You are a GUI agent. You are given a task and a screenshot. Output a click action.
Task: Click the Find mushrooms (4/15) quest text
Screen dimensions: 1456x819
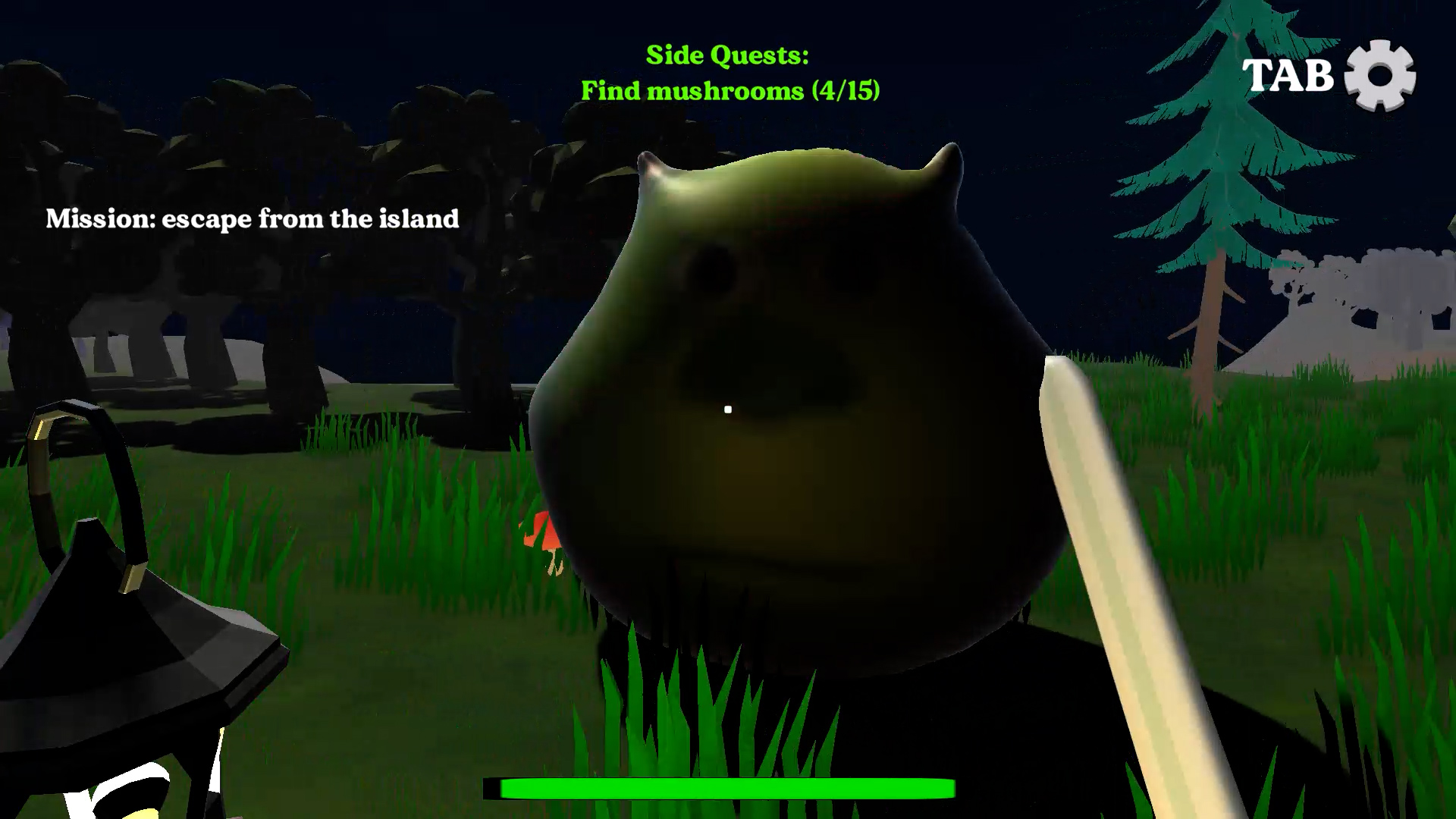click(732, 91)
